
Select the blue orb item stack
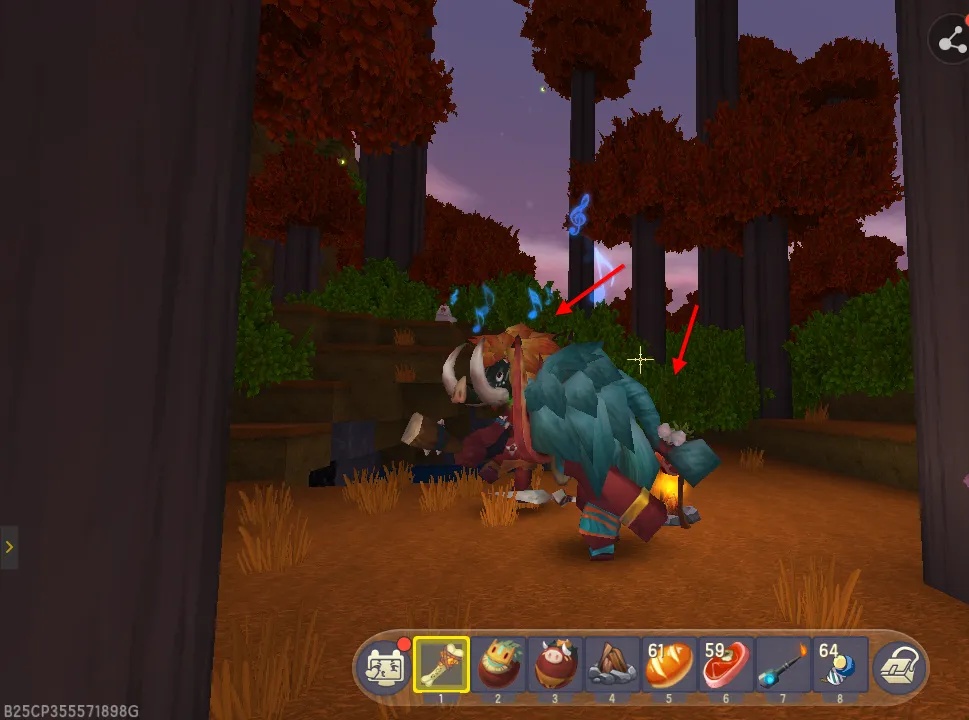[x=840, y=664]
